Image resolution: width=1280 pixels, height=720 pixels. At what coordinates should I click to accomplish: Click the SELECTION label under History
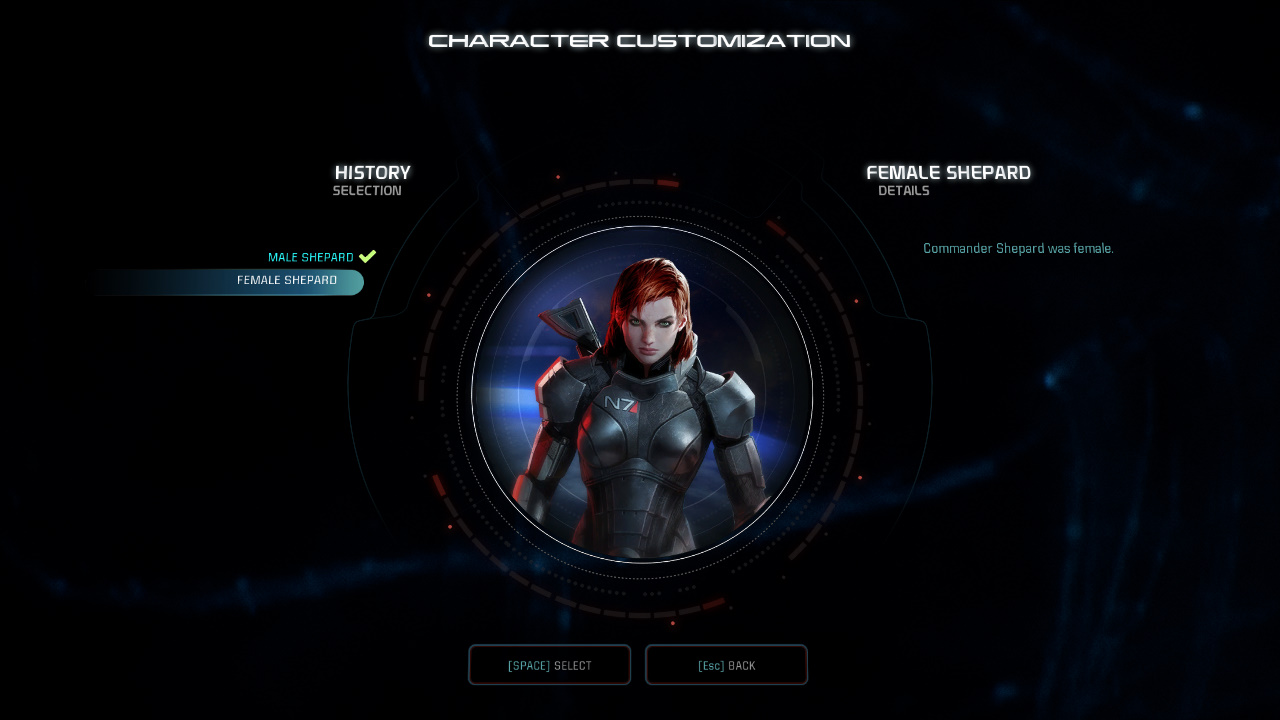pyautogui.click(x=367, y=190)
